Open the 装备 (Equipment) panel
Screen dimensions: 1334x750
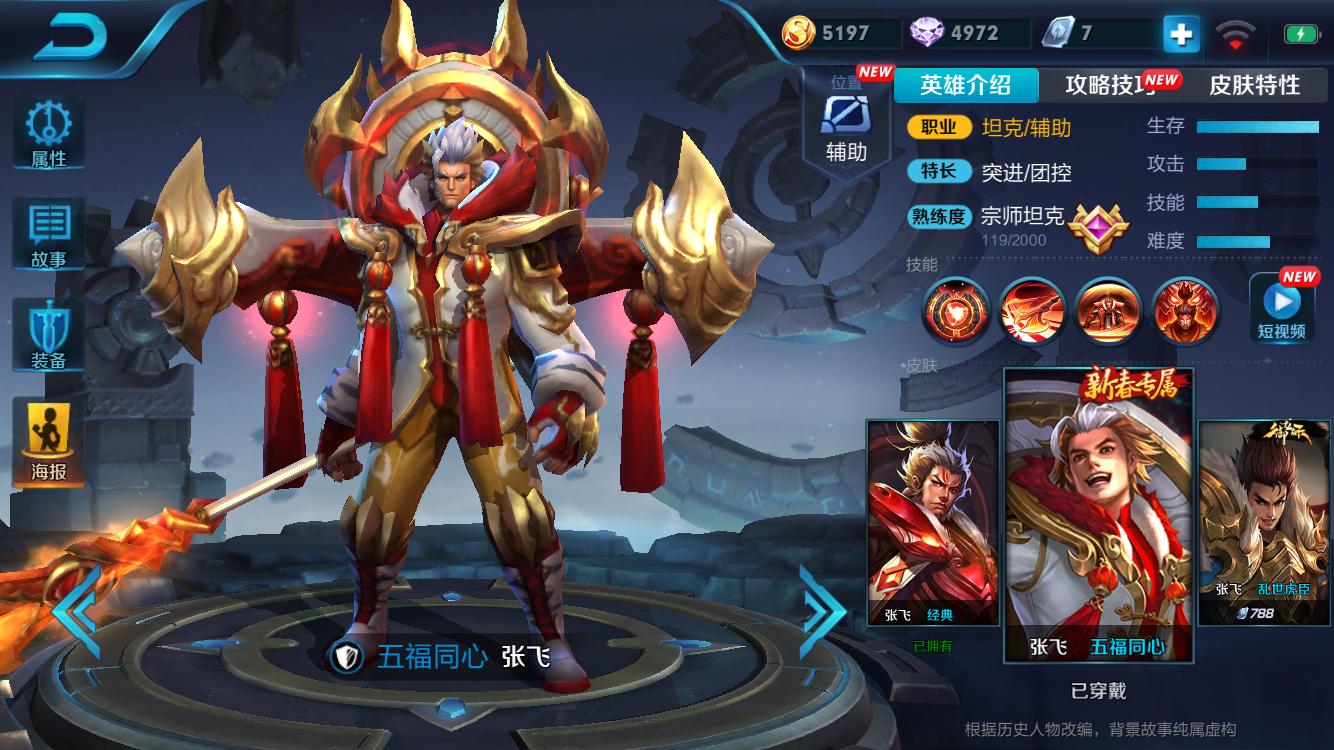click(x=47, y=335)
